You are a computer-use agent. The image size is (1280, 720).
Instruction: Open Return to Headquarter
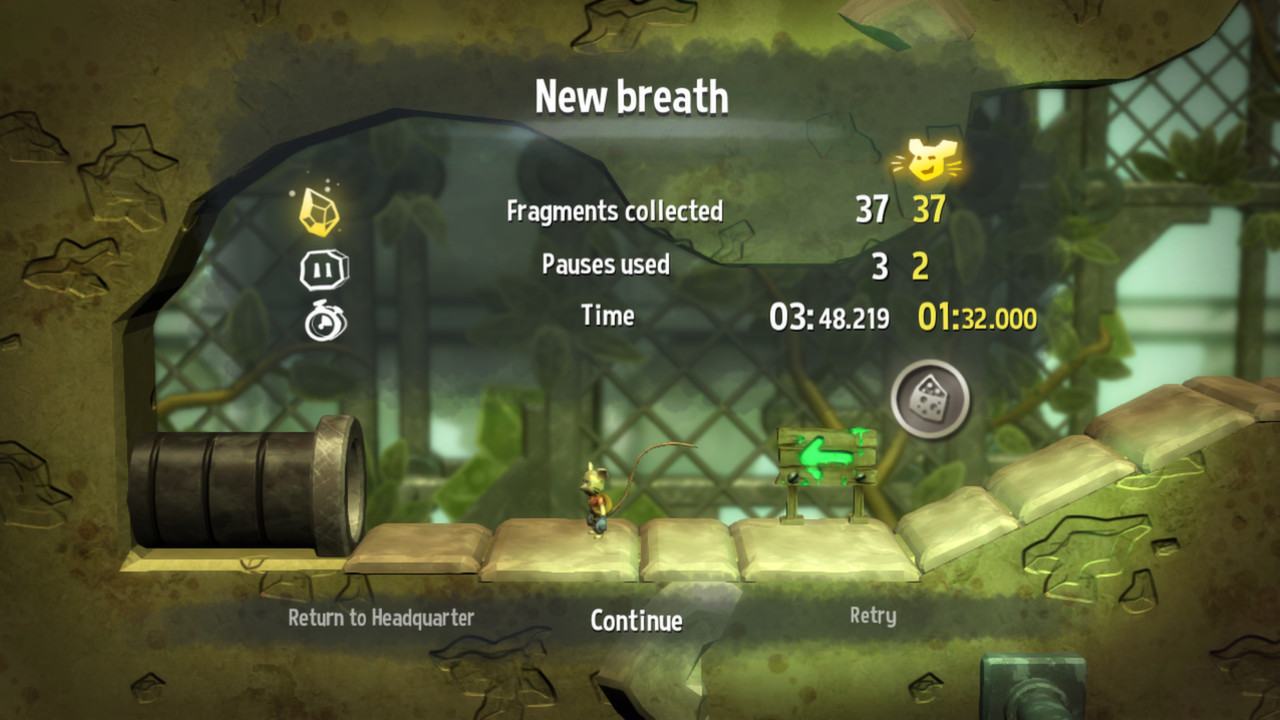point(383,618)
